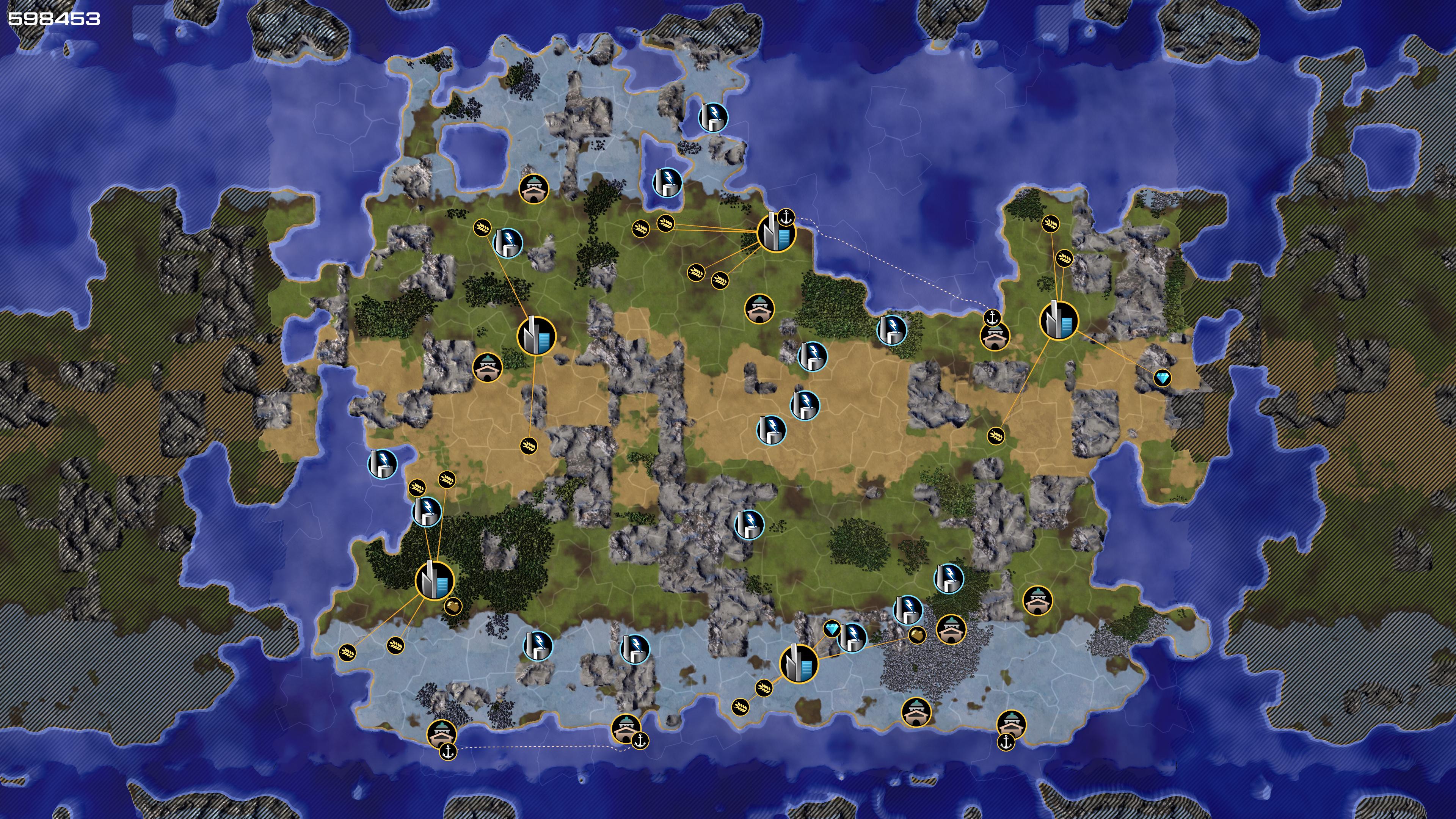Select the village hut marker in the northern snowfield
This screenshot has height=819, width=1456.
[533, 188]
